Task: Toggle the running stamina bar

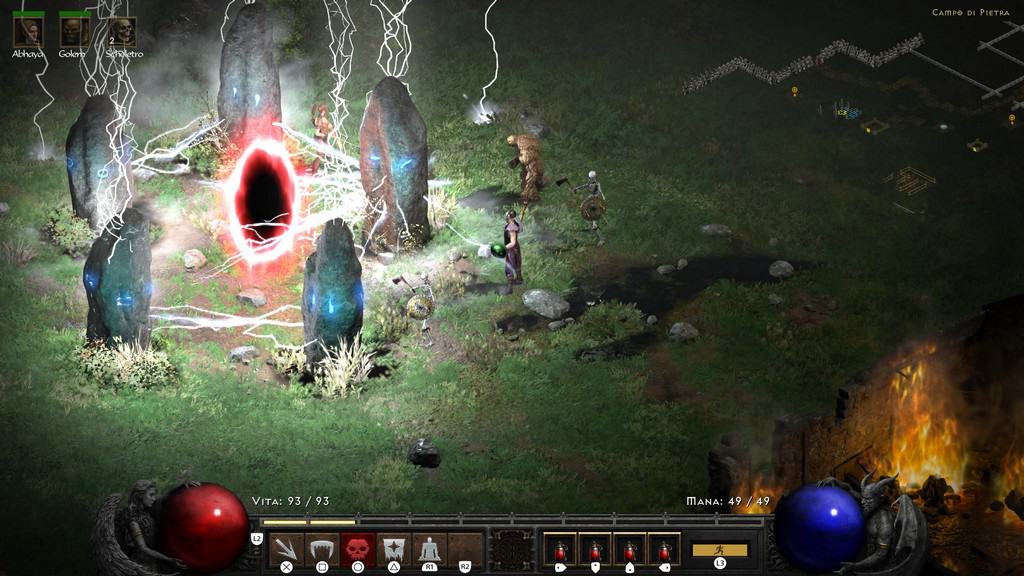Action: tap(720, 549)
